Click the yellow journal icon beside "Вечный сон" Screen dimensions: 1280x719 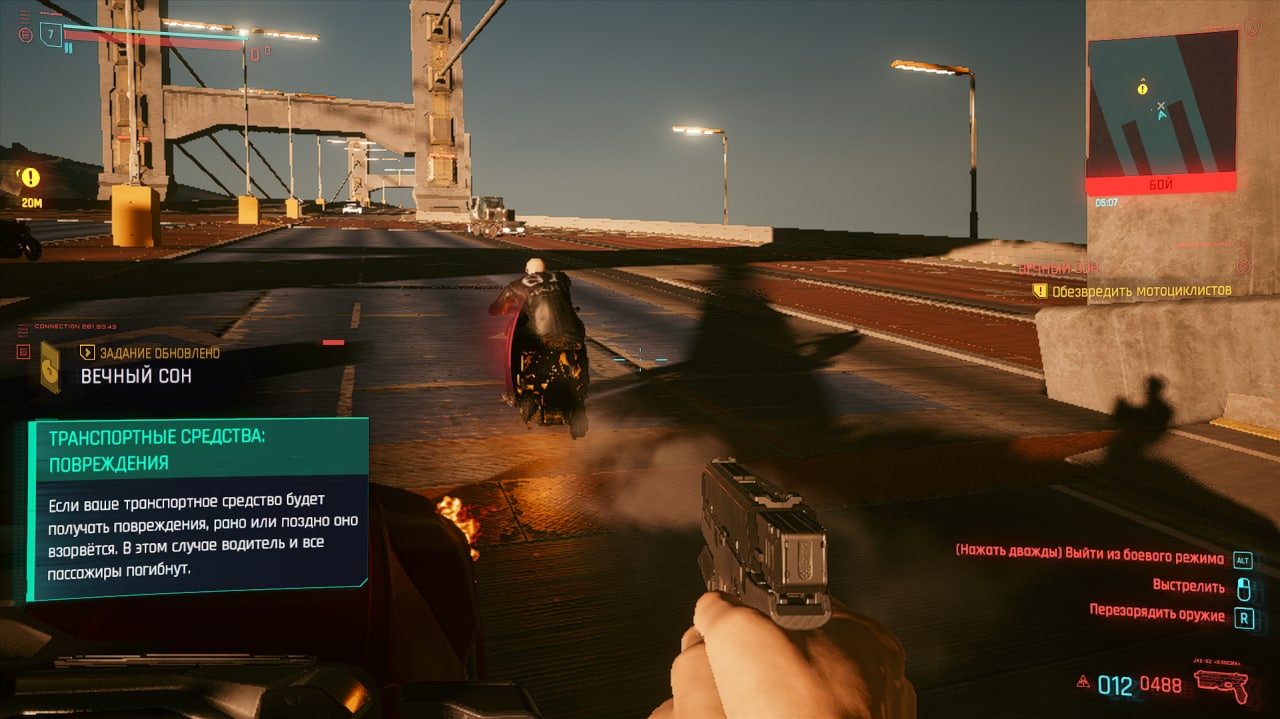pyautogui.click(x=50, y=366)
